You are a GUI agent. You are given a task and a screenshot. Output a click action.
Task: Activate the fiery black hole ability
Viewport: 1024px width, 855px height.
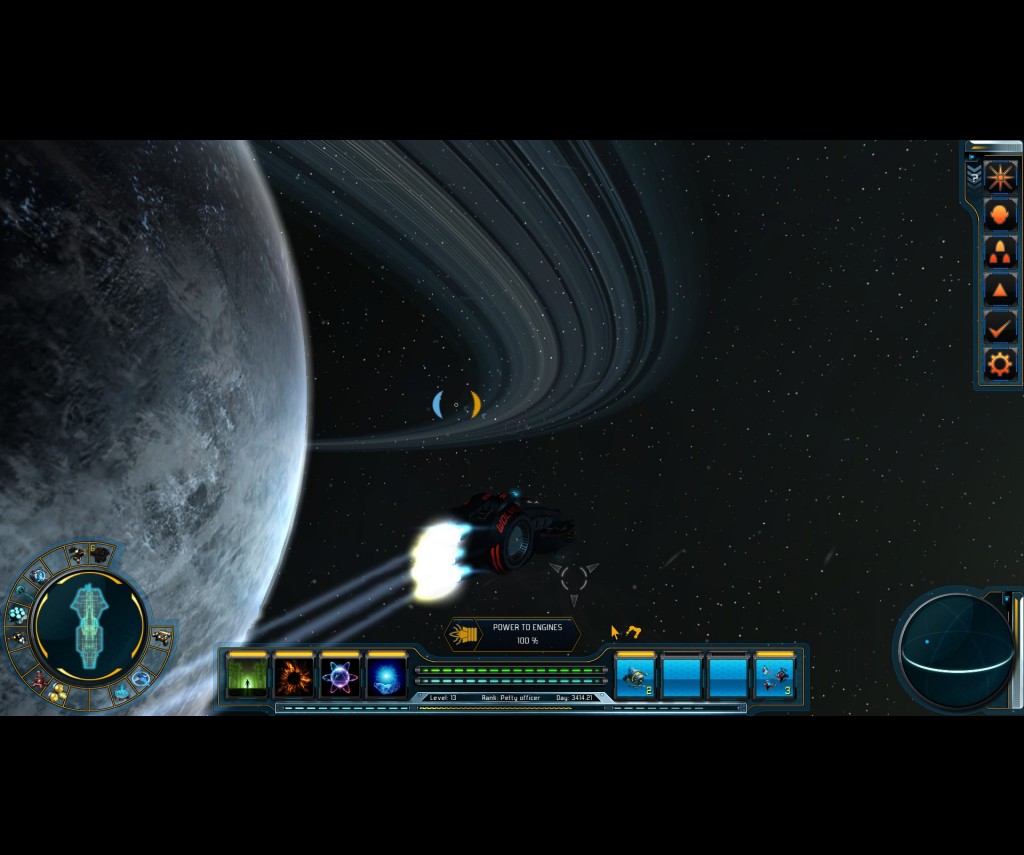pos(294,677)
